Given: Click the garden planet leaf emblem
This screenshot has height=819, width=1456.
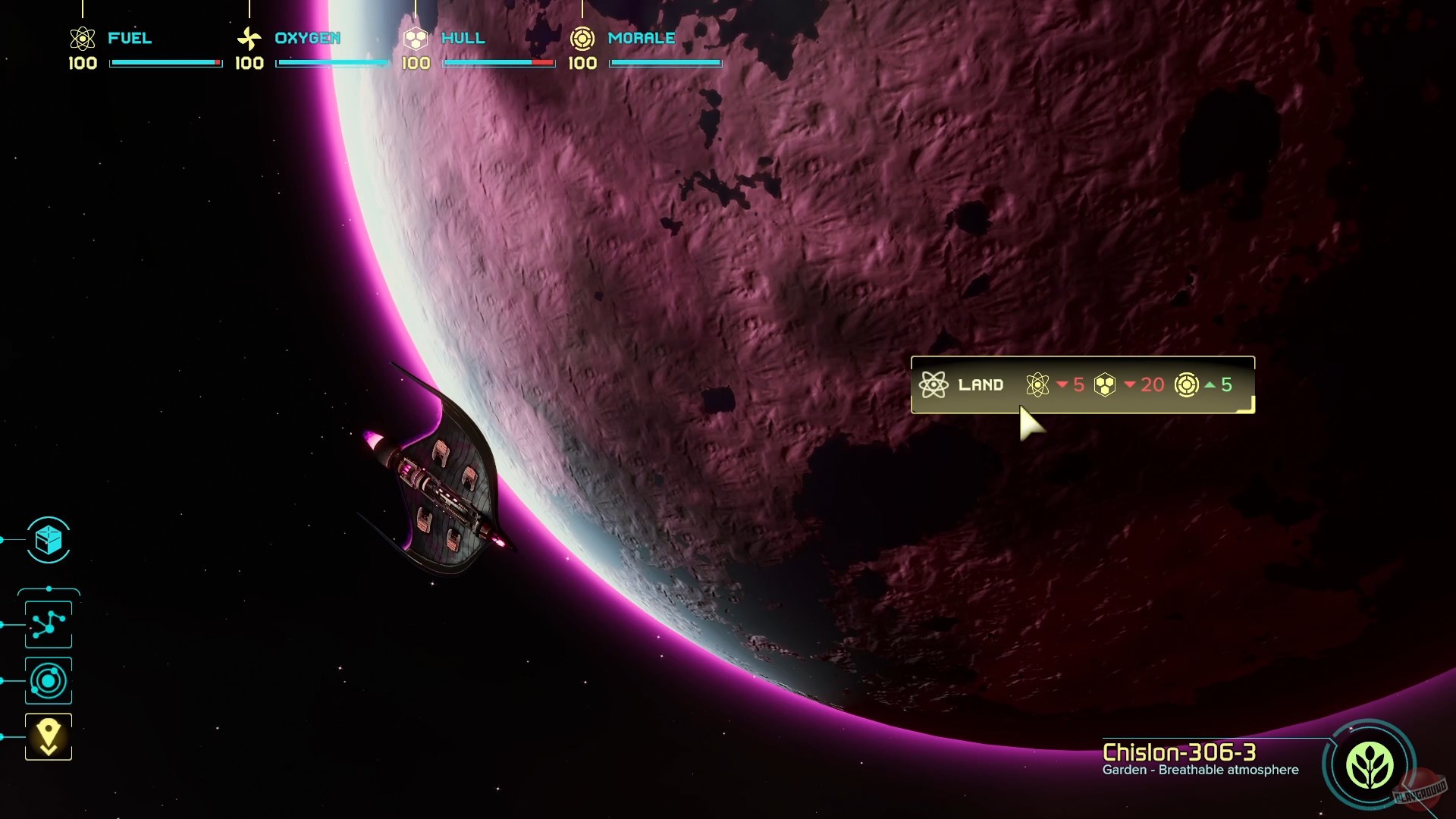Looking at the screenshot, I should (x=1370, y=767).
